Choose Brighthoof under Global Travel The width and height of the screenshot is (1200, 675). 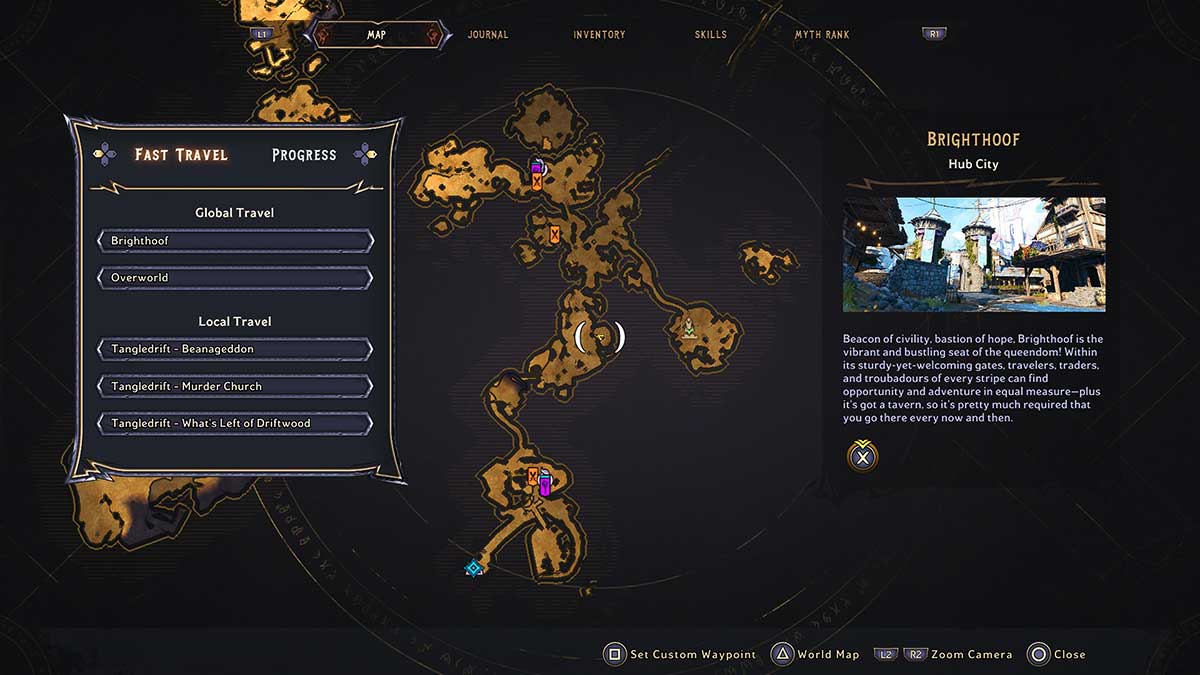[x=235, y=241]
